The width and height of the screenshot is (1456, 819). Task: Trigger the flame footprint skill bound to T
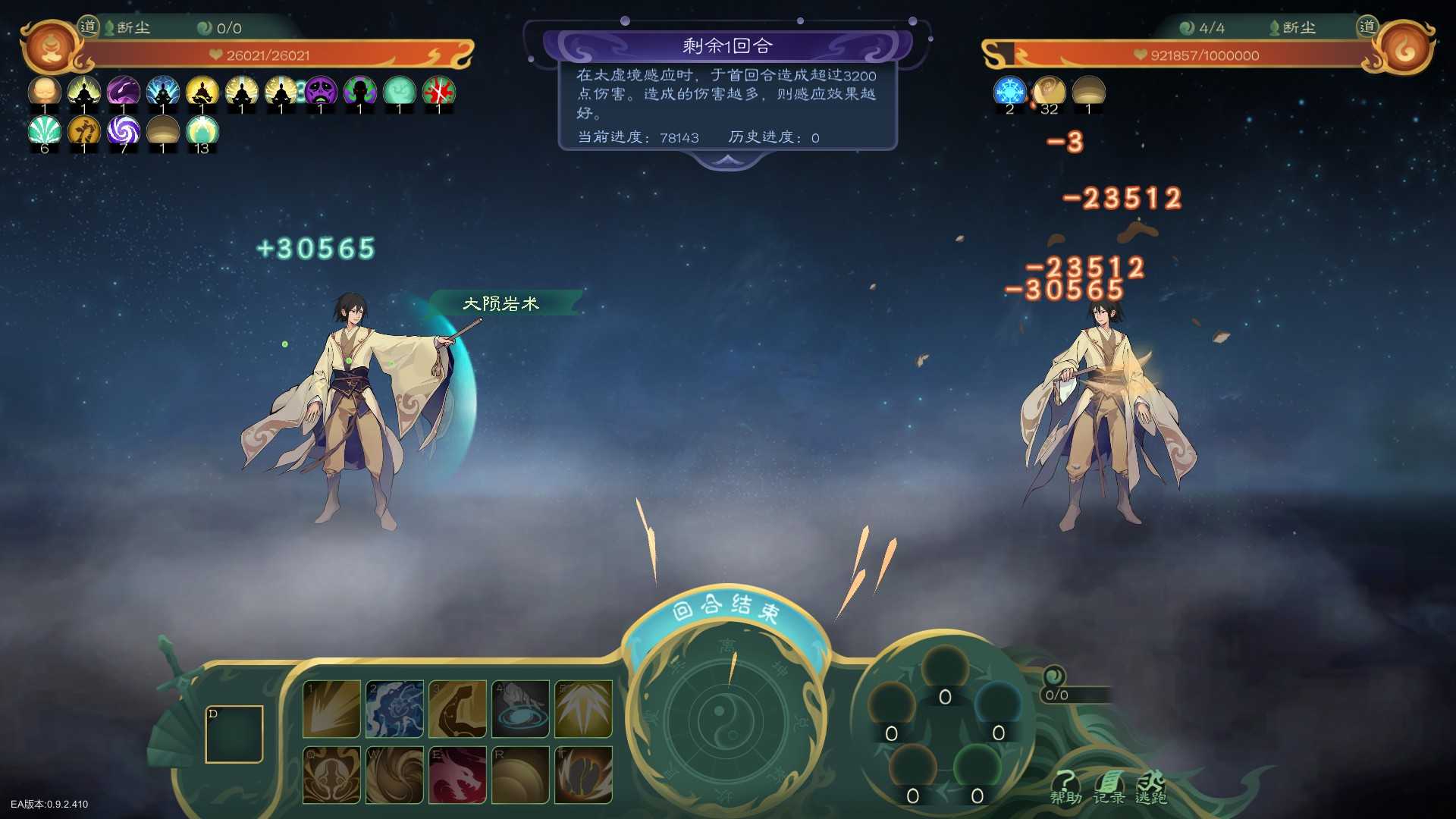coord(584,776)
